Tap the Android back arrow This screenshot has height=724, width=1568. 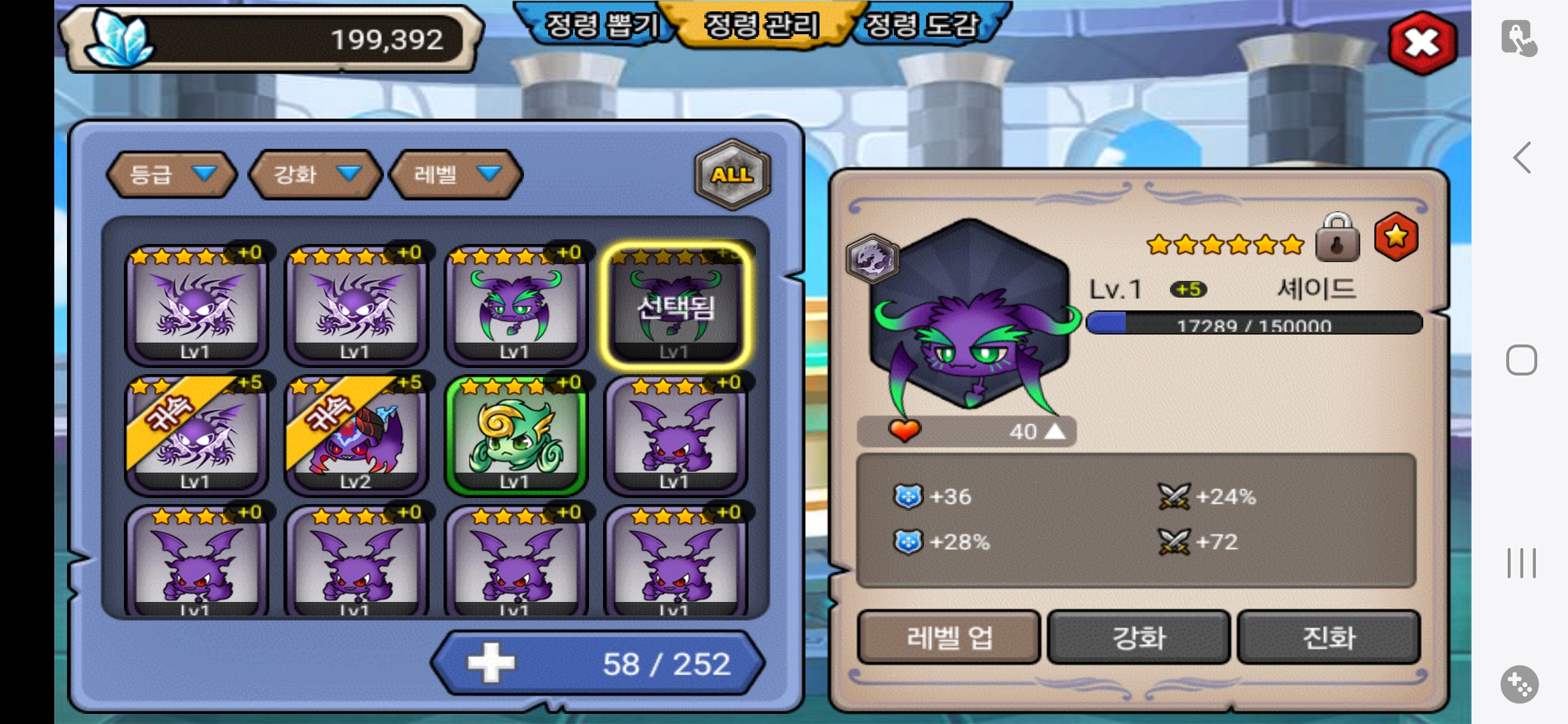[x=1522, y=158]
